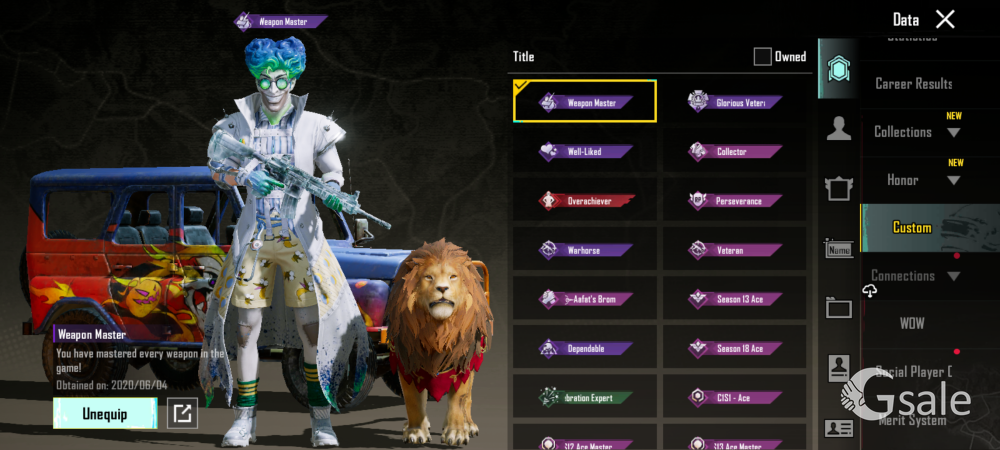The width and height of the screenshot is (1000, 450).
Task: Select the Well-Liked title
Action: tap(585, 152)
